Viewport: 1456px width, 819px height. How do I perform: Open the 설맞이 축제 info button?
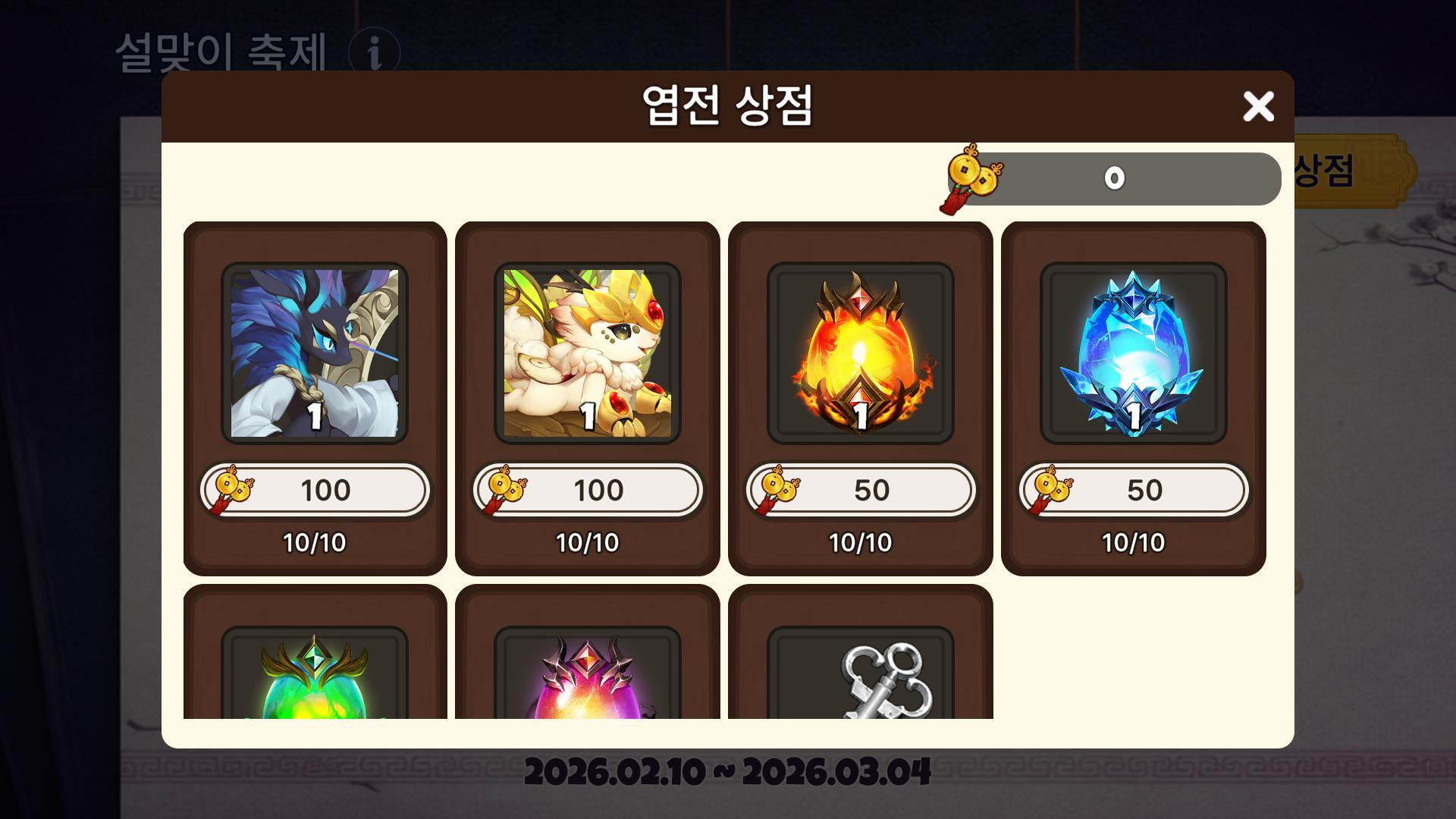(374, 53)
